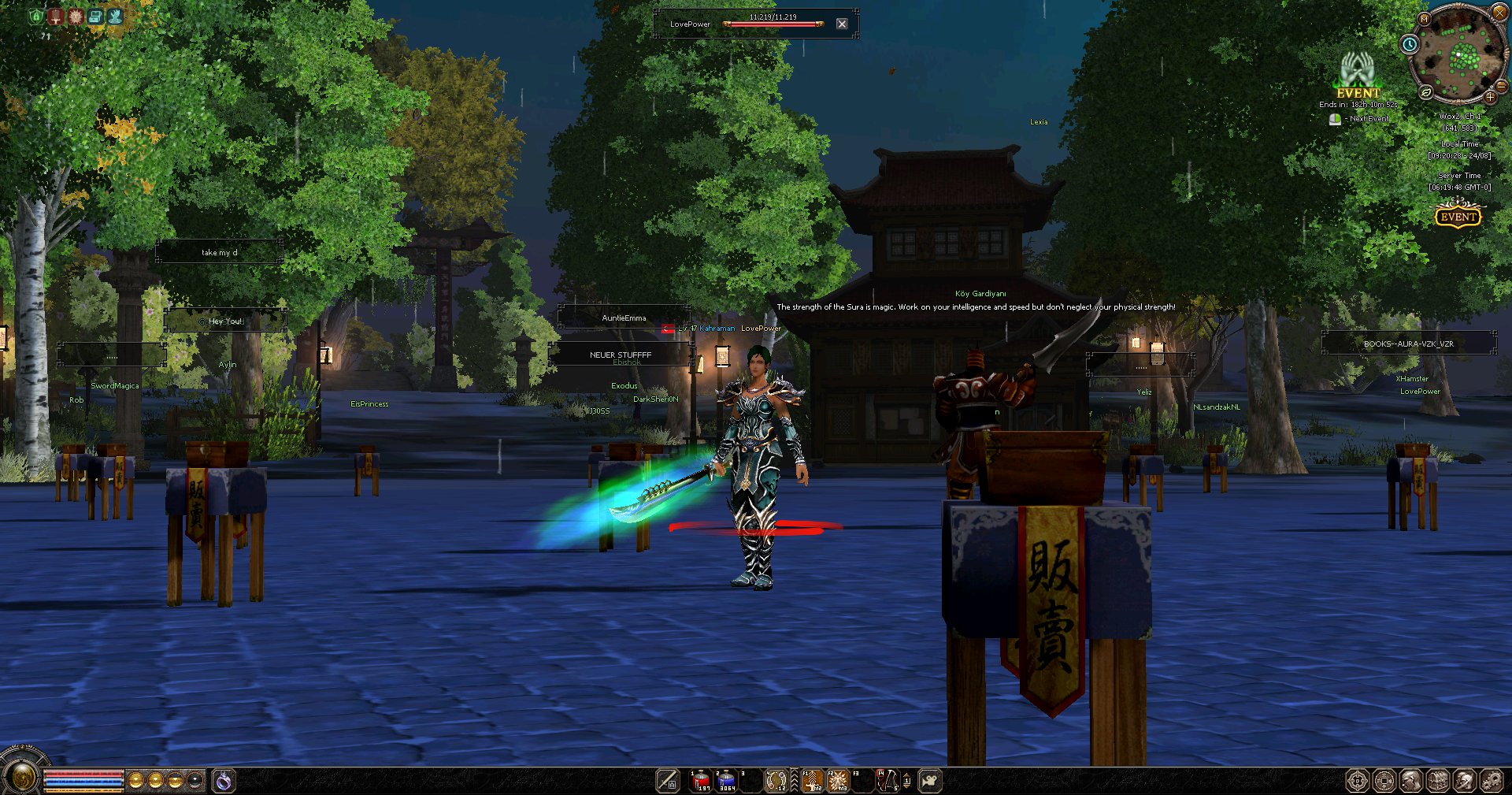Click the purple ring icon
The image size is (1512, 795).
click(224, 781)
